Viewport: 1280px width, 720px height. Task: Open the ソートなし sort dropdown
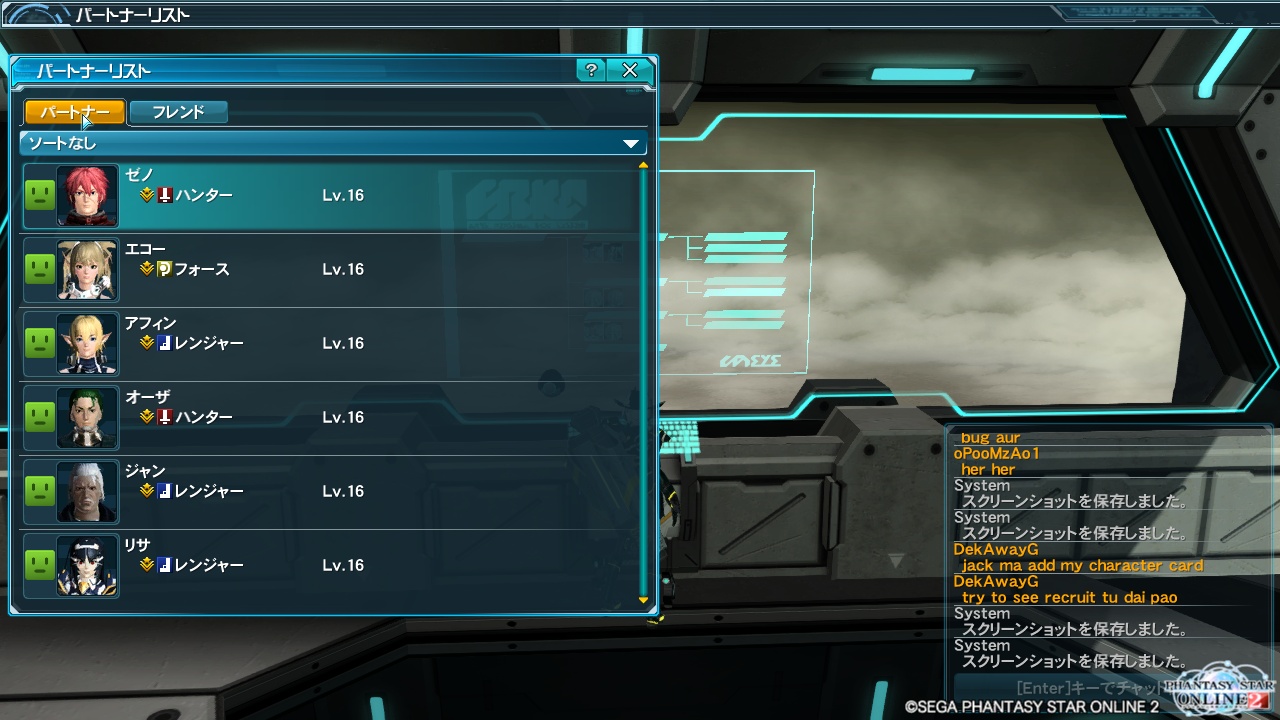330,144
